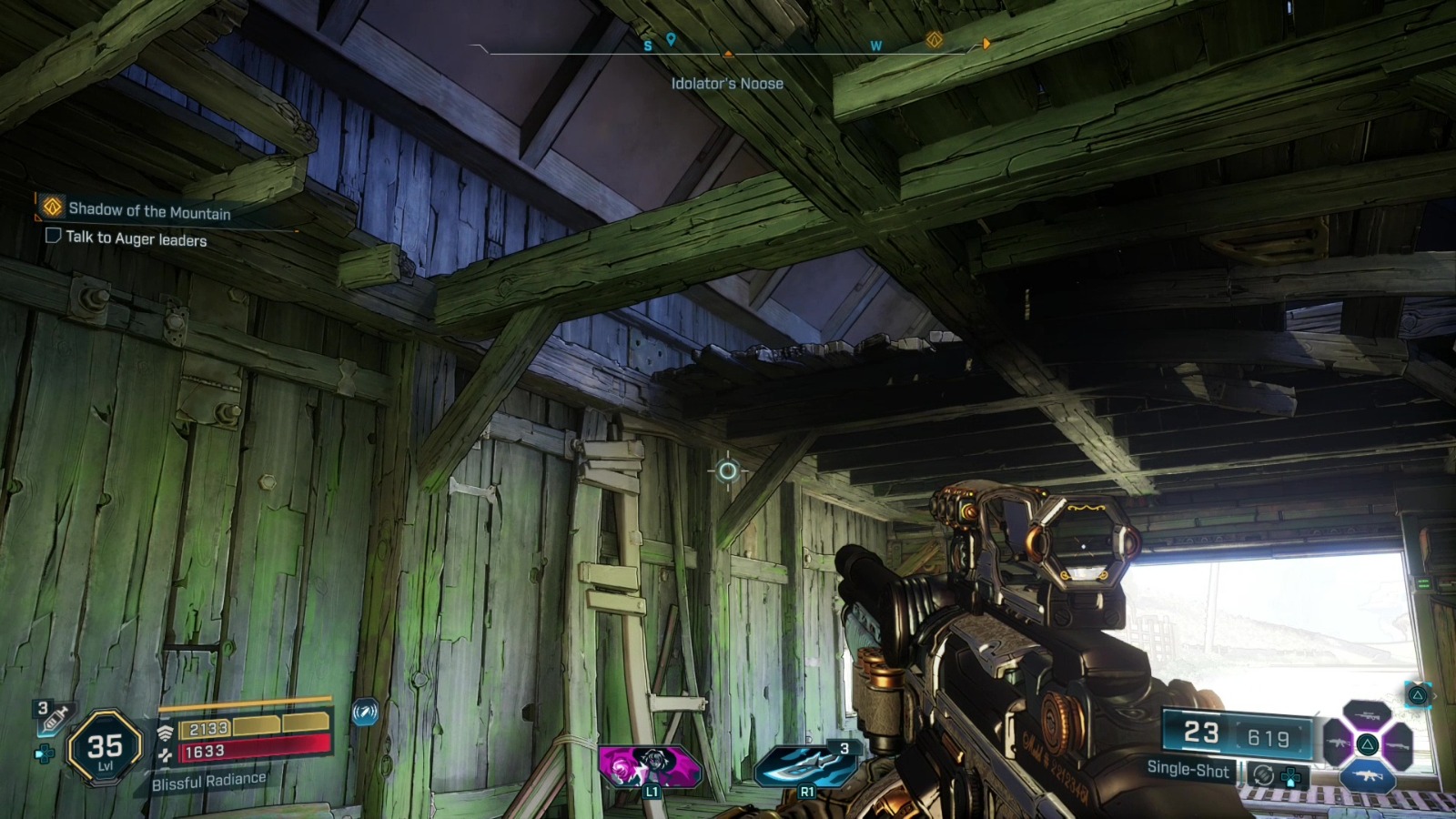Click the triangle swap button in the weapon wheel center
The width and height of the screenshot is (1456, 819).
(1368, 743)
